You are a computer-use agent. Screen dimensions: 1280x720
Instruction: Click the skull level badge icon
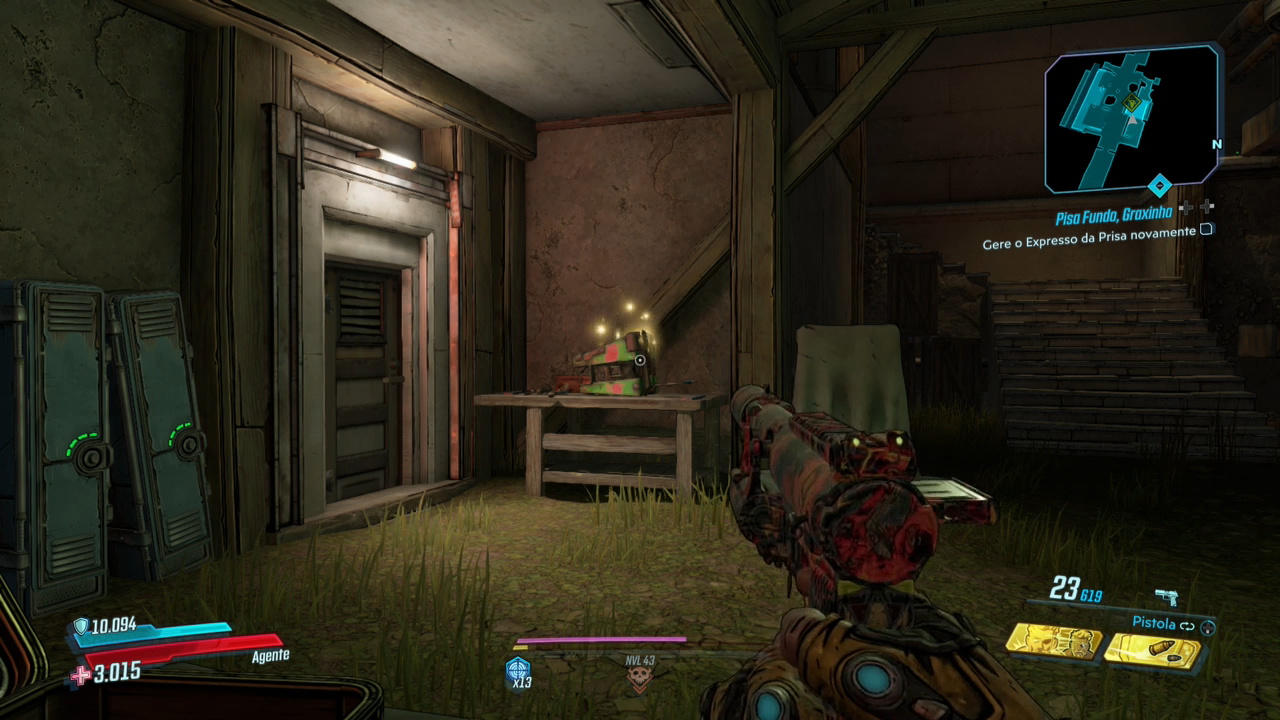pos(638,681)
